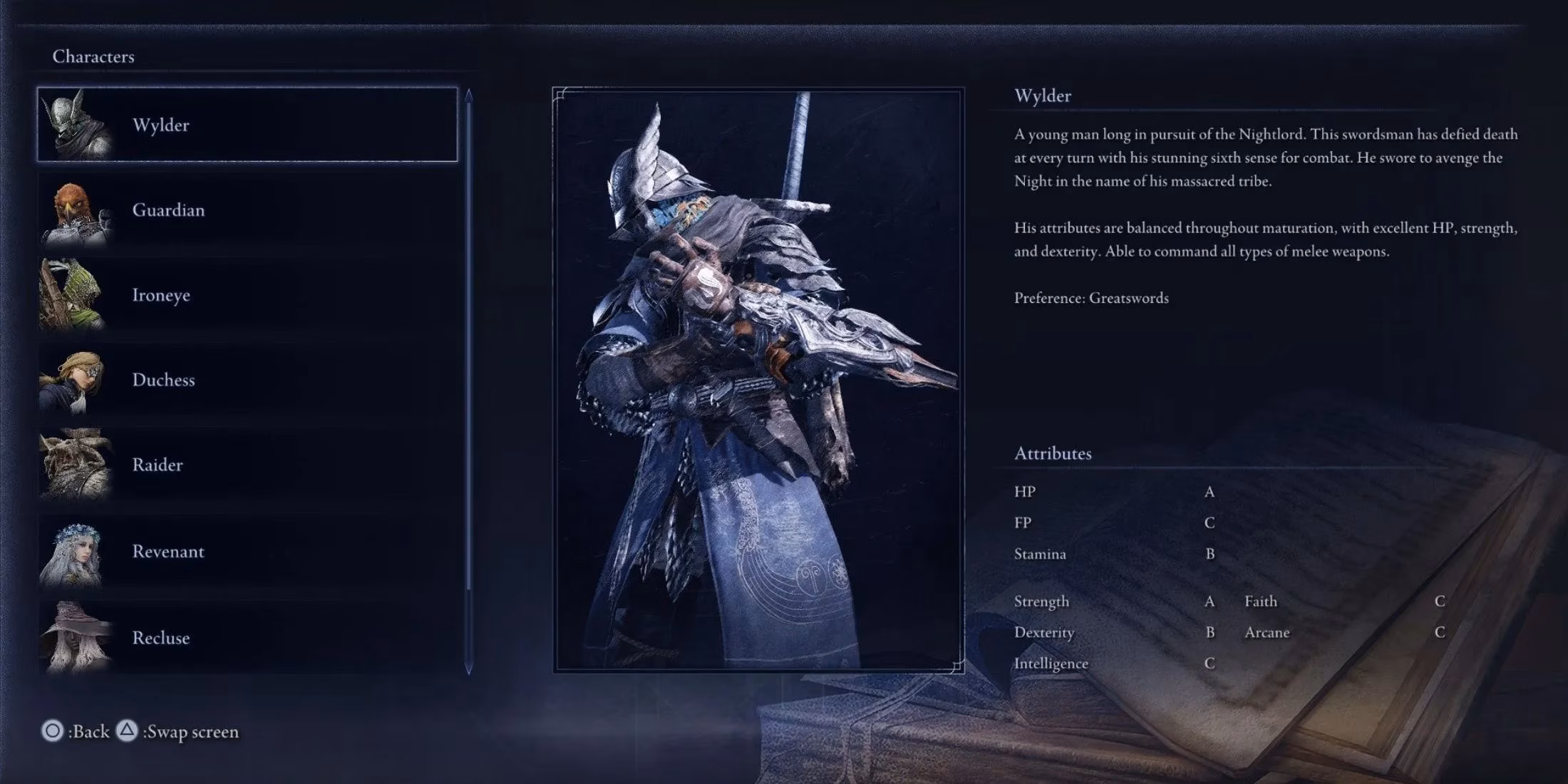Select Ironeye in the Characters list

[162, 295]
